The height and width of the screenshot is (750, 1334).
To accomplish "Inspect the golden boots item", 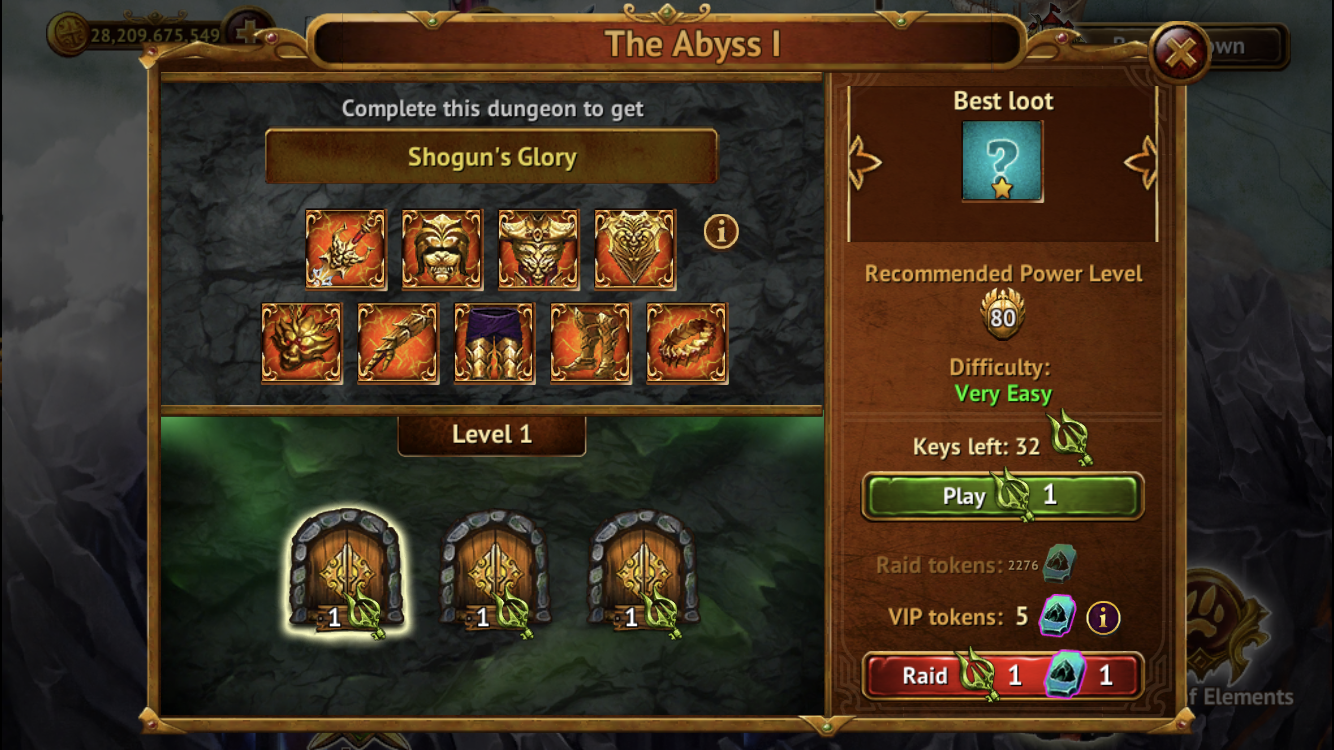I will tap(590, 343).
